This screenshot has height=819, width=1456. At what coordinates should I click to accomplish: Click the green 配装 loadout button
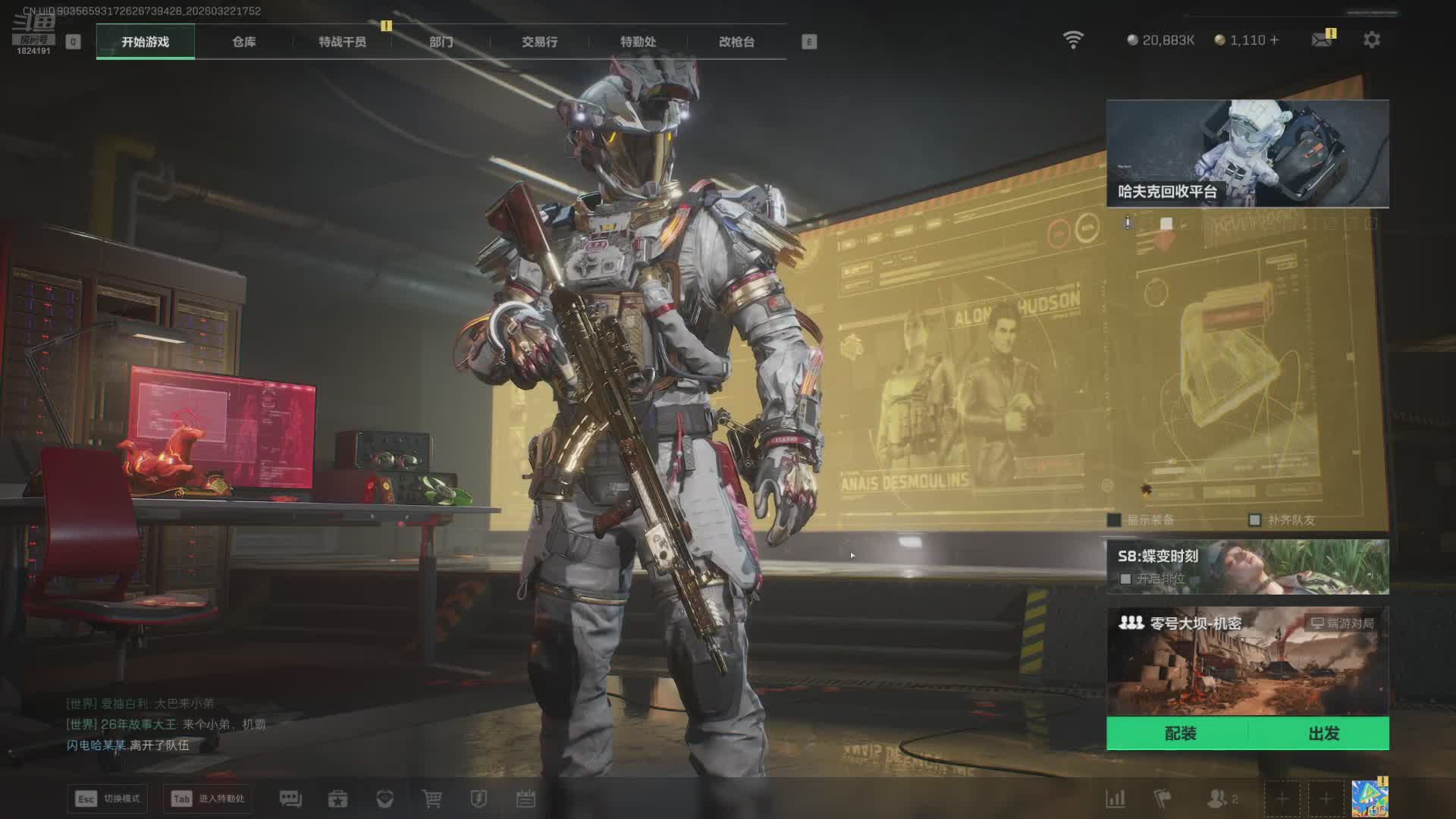[x=1179, y=733]
